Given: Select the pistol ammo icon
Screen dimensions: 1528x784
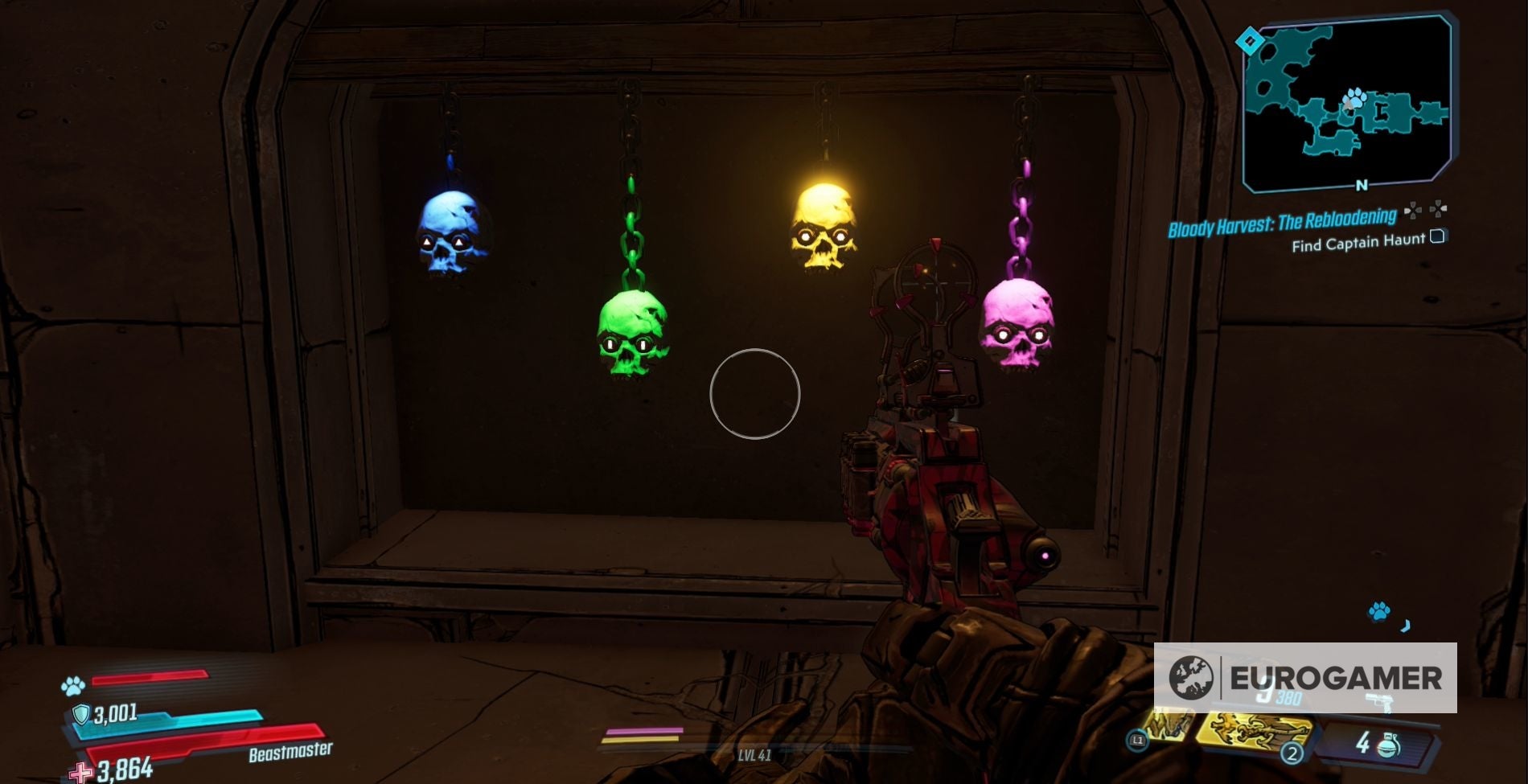Looking at the screenshot, I should click(1382, 701).
